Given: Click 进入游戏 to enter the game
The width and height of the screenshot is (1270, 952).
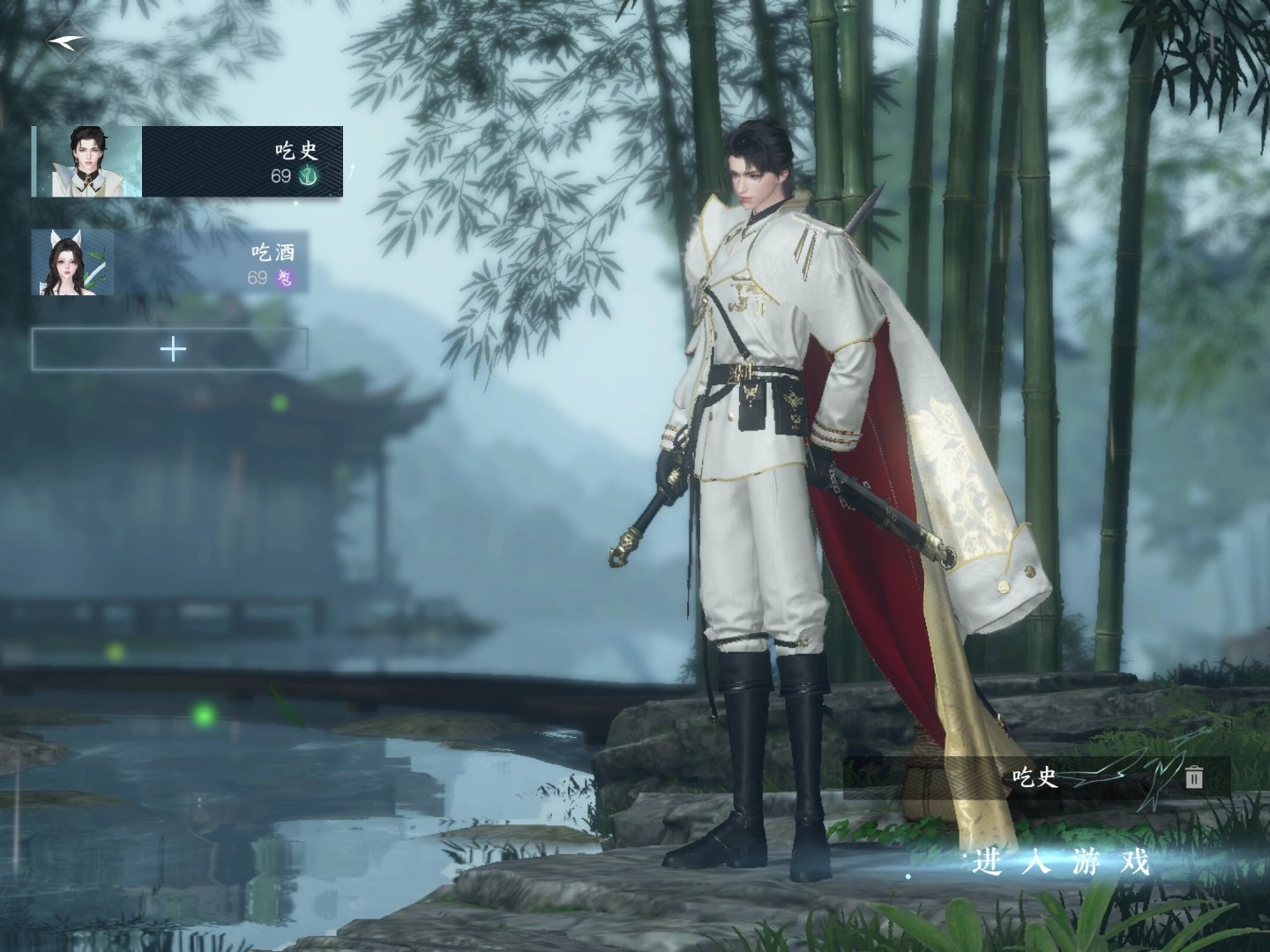Looking at the screenshot, I should click(1062, 863).
